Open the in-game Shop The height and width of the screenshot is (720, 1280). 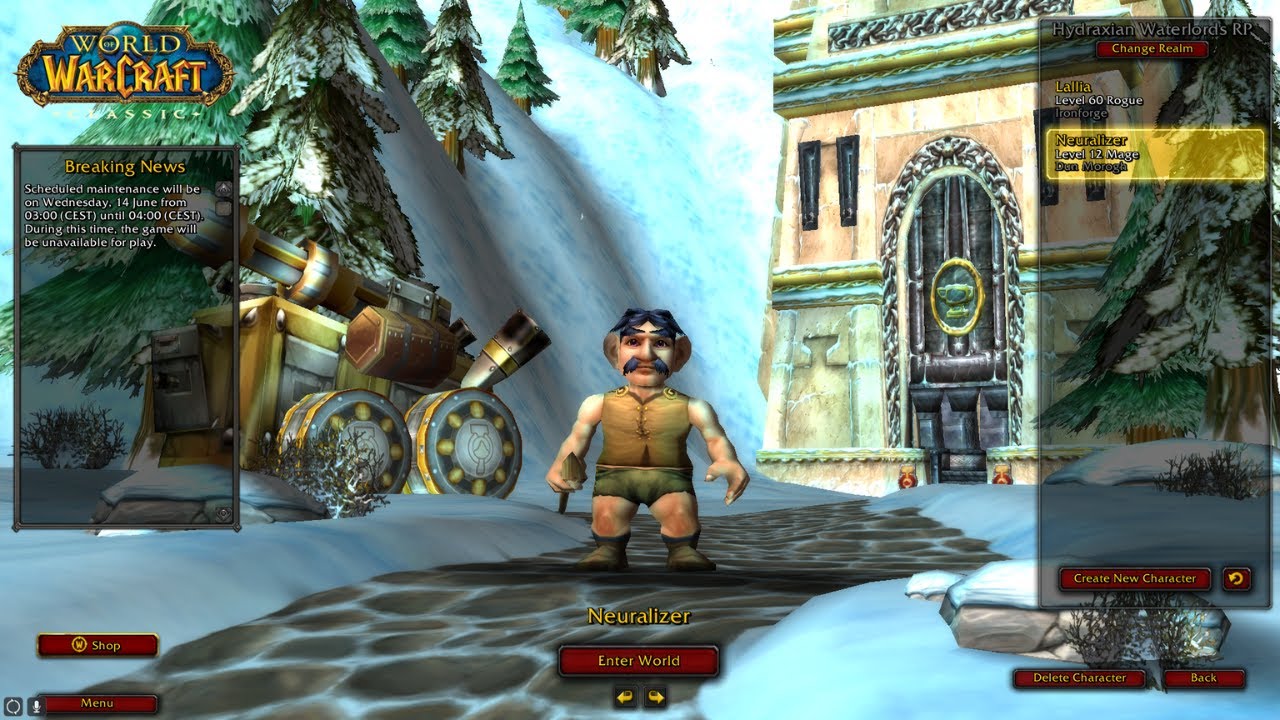(98, 645)
